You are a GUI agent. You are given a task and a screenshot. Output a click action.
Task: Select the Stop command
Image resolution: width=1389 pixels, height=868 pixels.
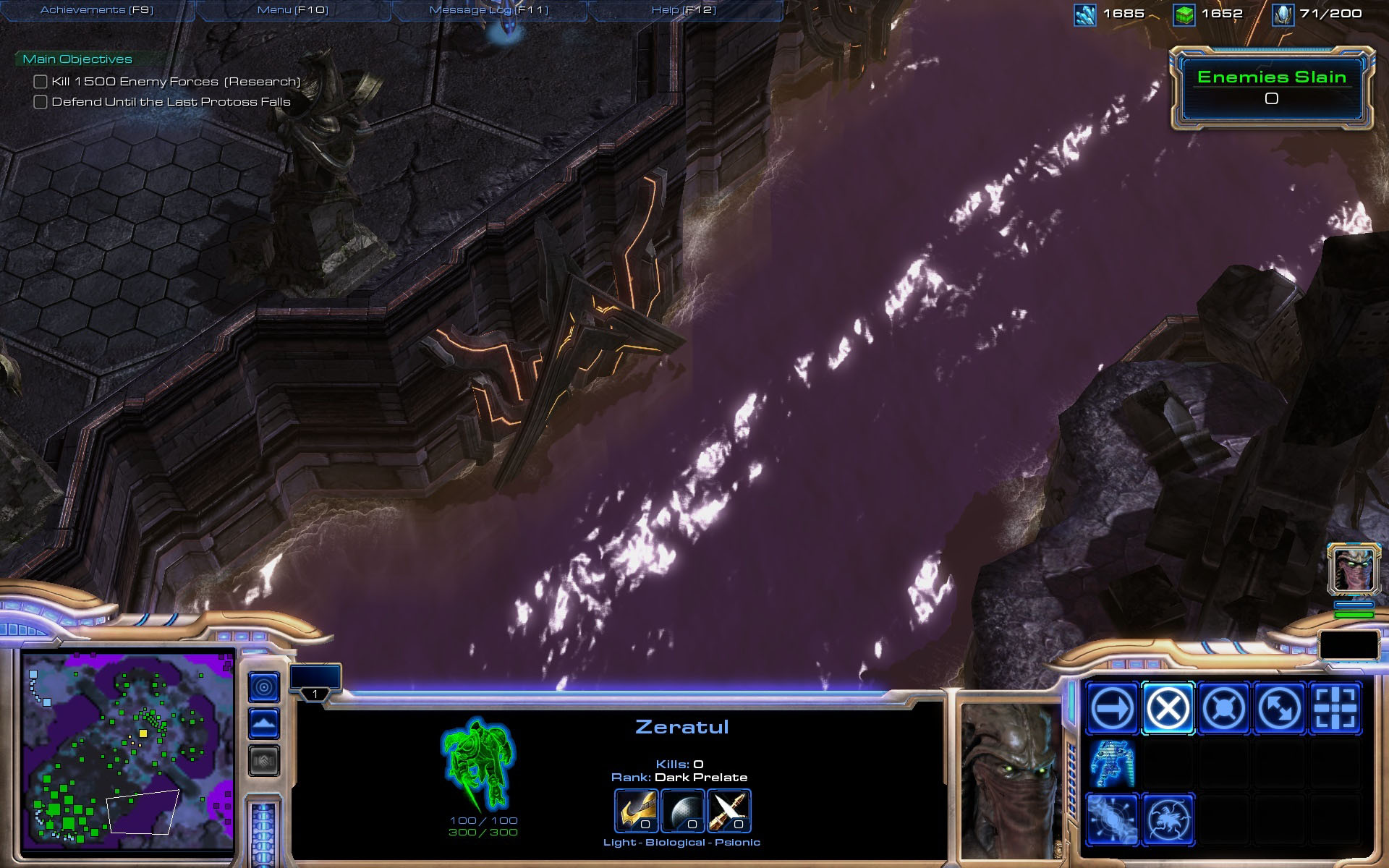point(1168,708)
